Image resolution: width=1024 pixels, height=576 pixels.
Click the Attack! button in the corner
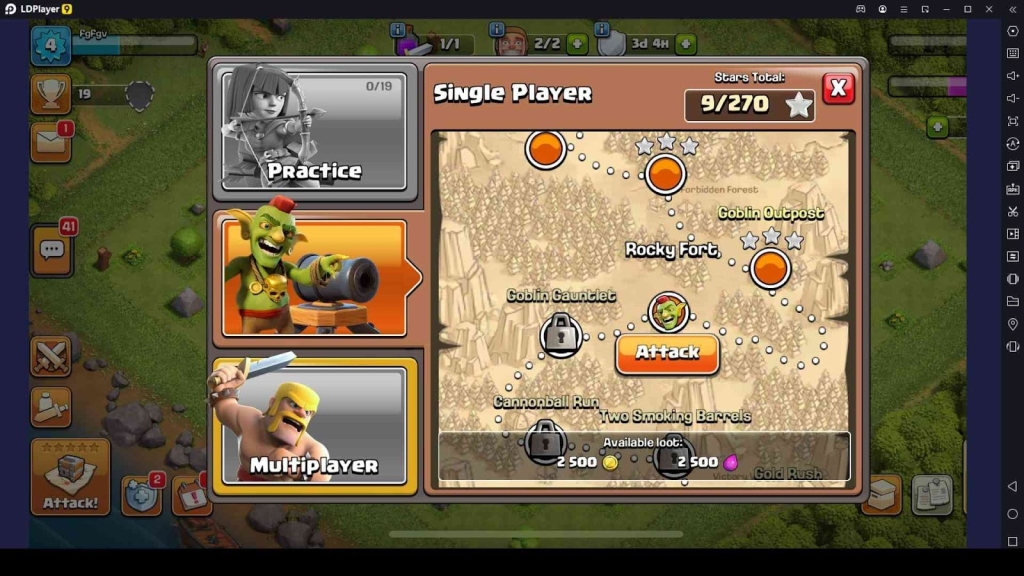pyautogui.click(x=70, y=477)
